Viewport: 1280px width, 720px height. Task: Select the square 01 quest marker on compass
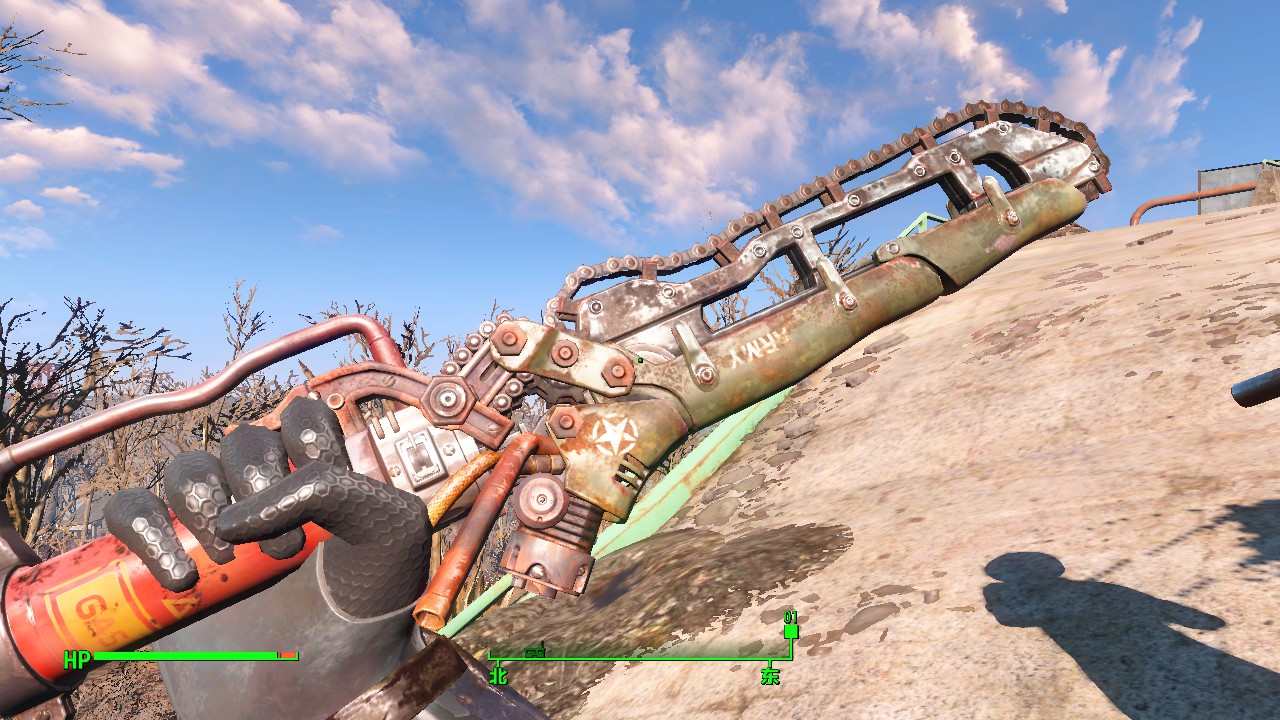(x=791, y=631)
